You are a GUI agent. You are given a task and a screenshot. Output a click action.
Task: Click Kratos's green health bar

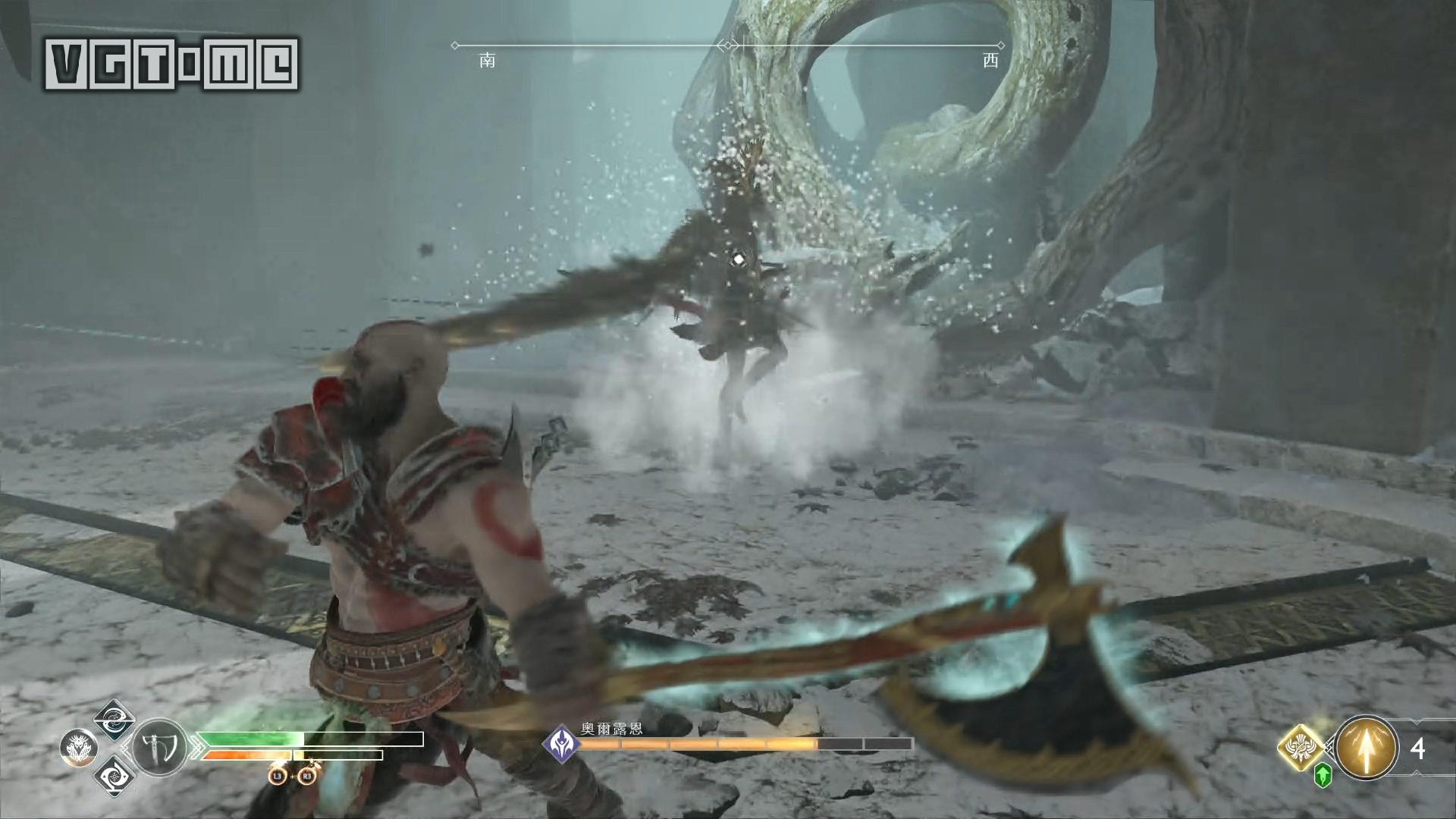click(246, 739)
